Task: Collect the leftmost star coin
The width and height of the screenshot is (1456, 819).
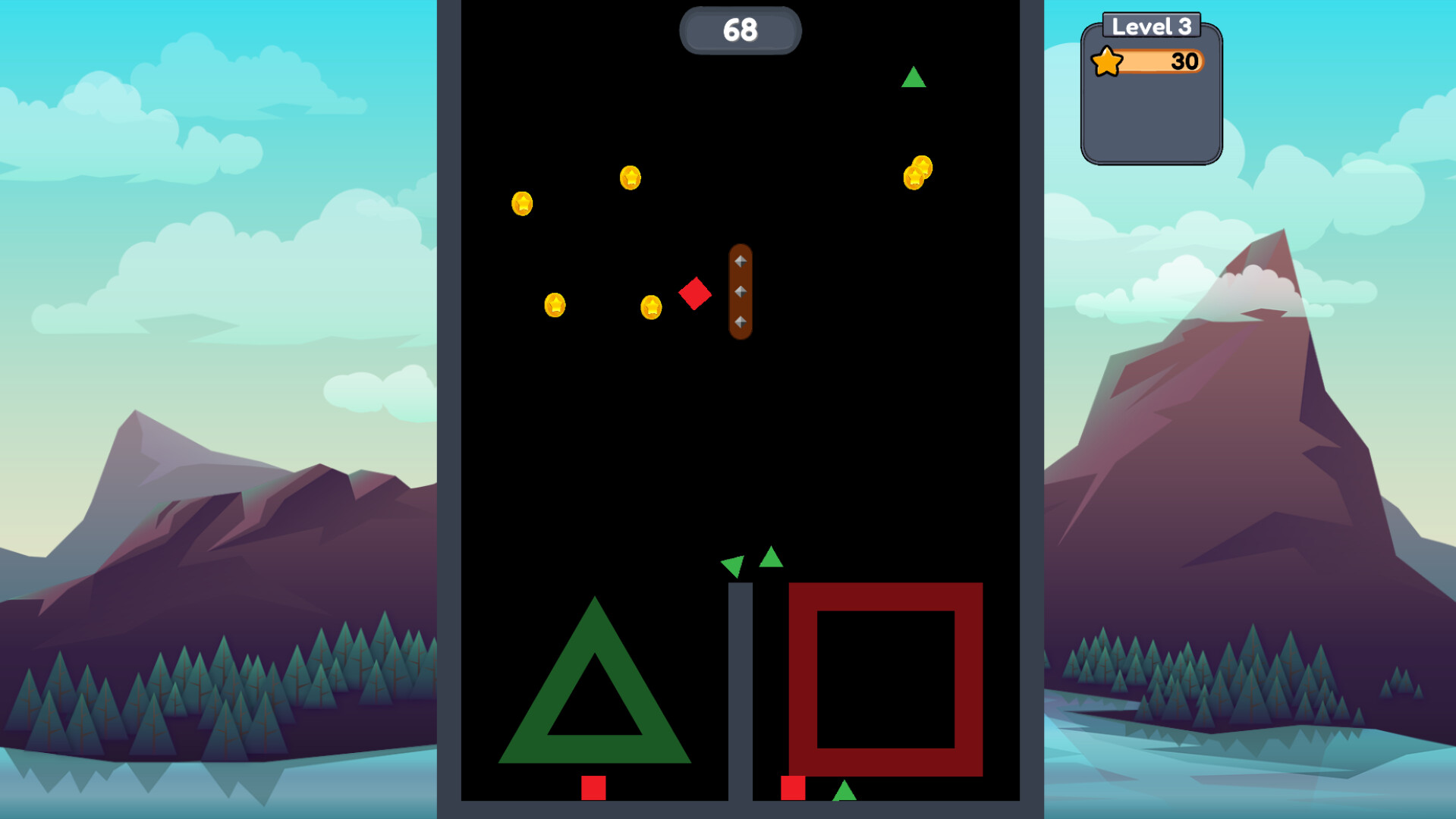Action: 521,203
